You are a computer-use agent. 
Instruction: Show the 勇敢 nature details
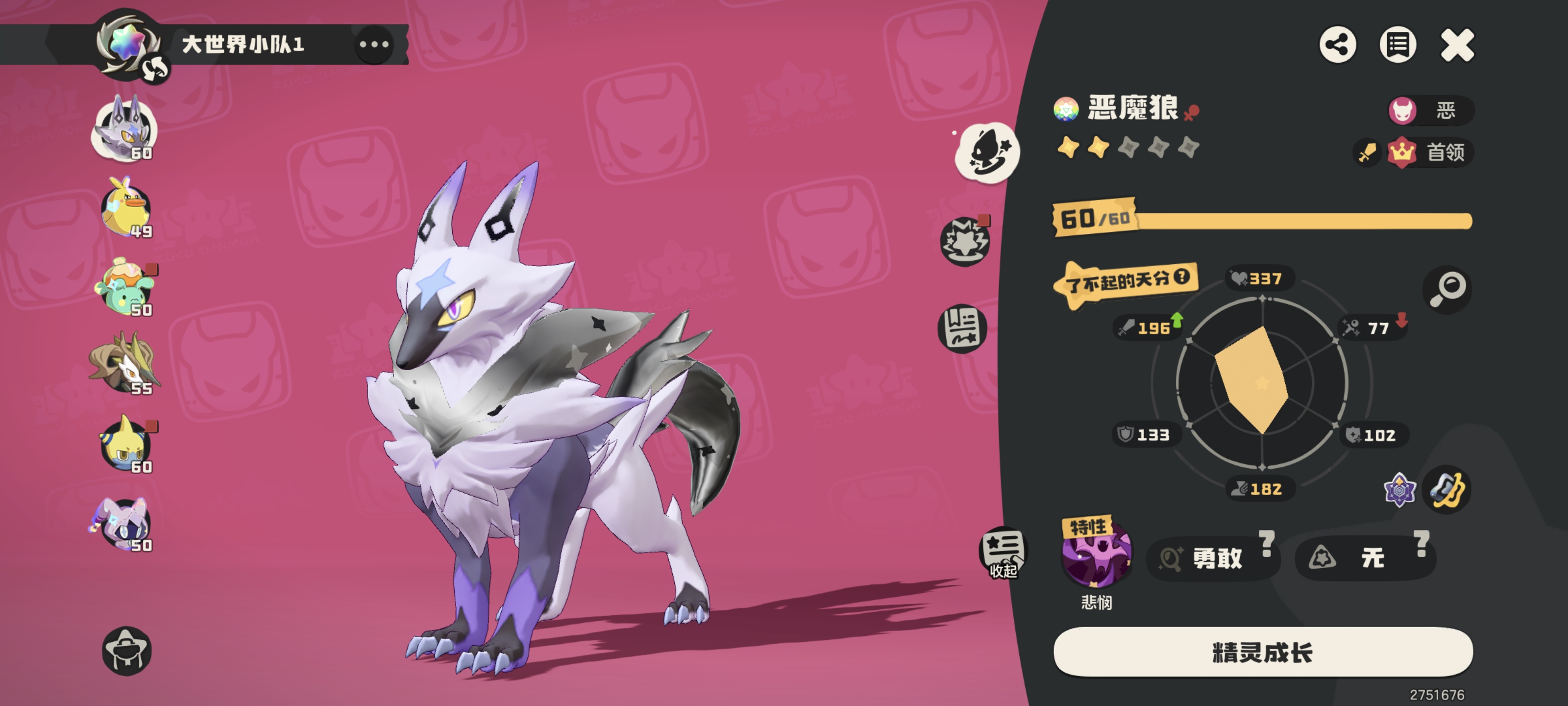point(1212,557)
